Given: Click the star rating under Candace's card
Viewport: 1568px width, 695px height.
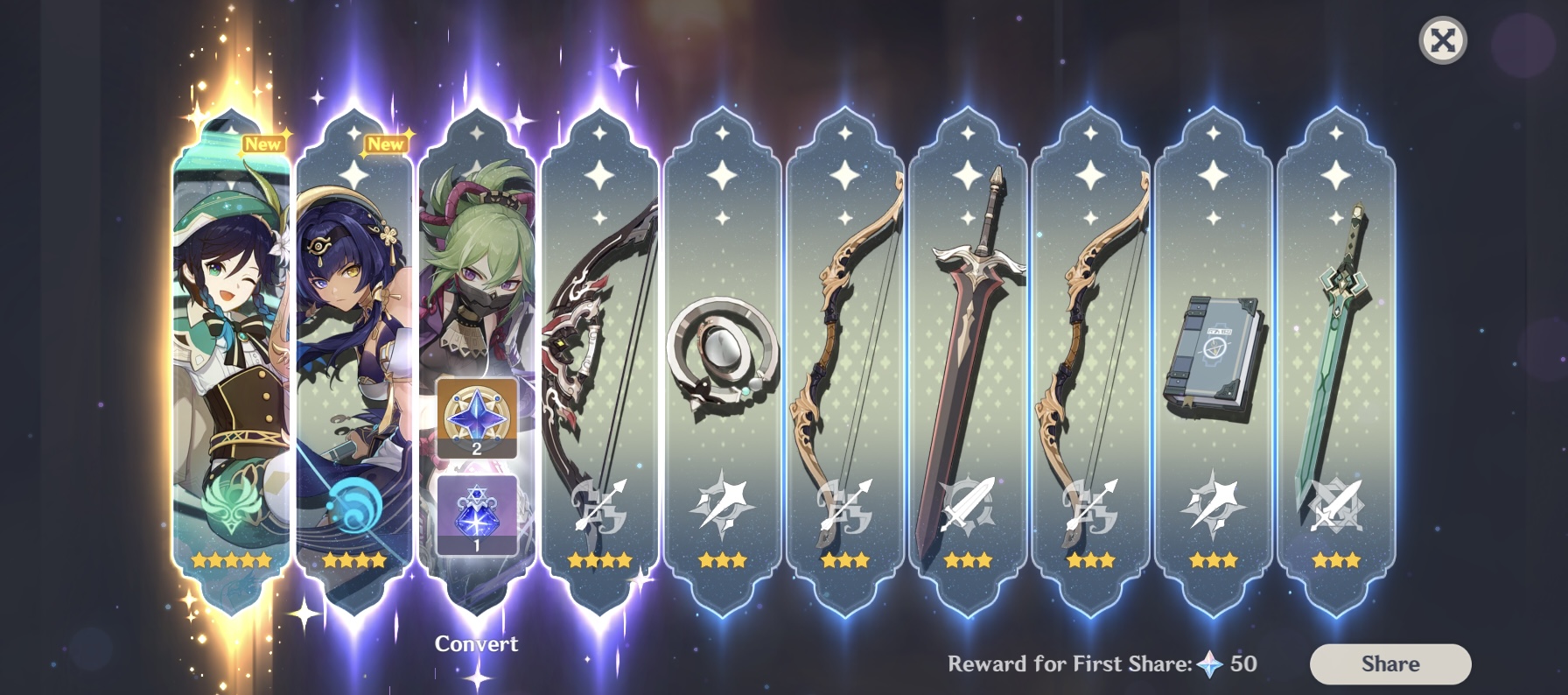Looking at the screenshot, I should [353, 561].
